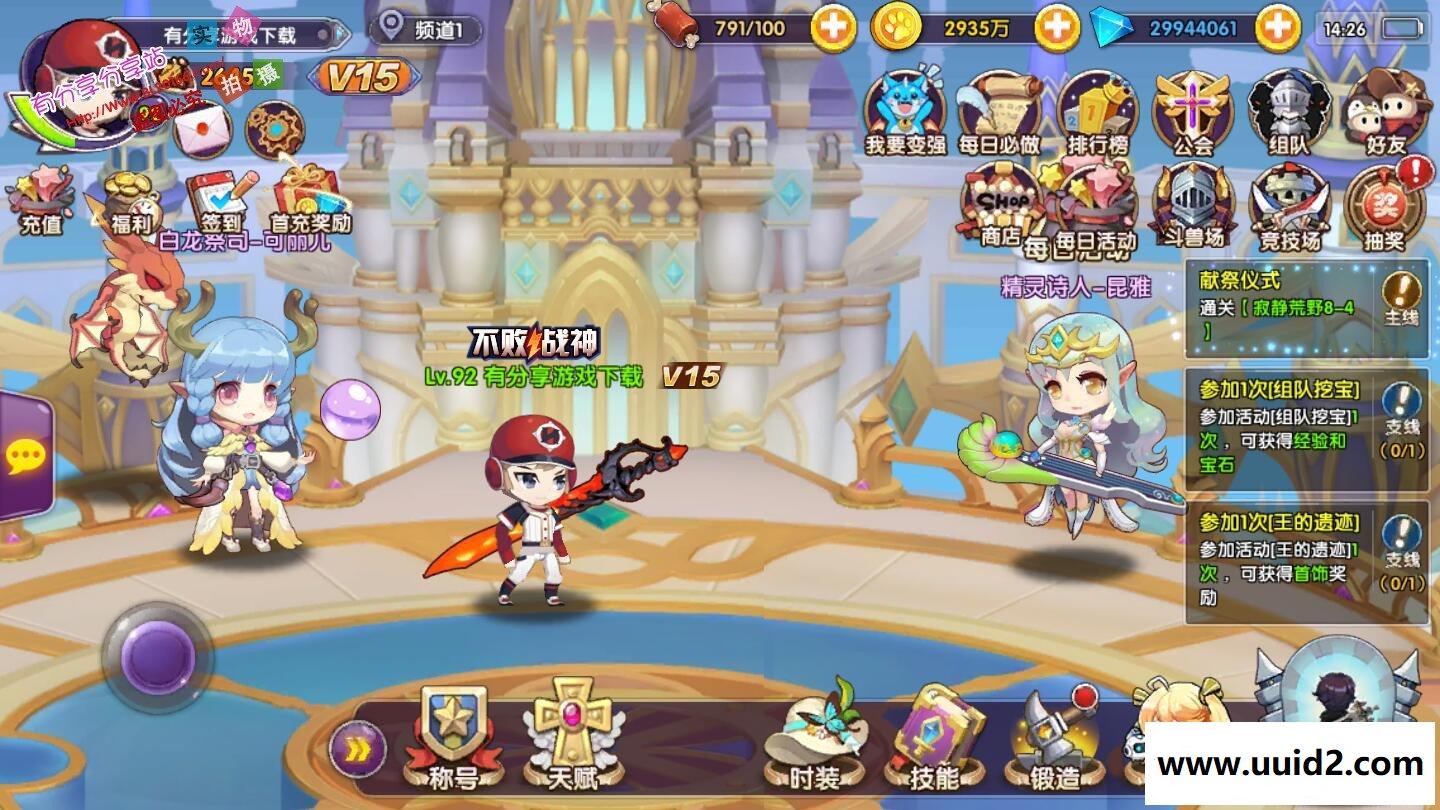Enter the 斗兽场 colosseum

1192,206
